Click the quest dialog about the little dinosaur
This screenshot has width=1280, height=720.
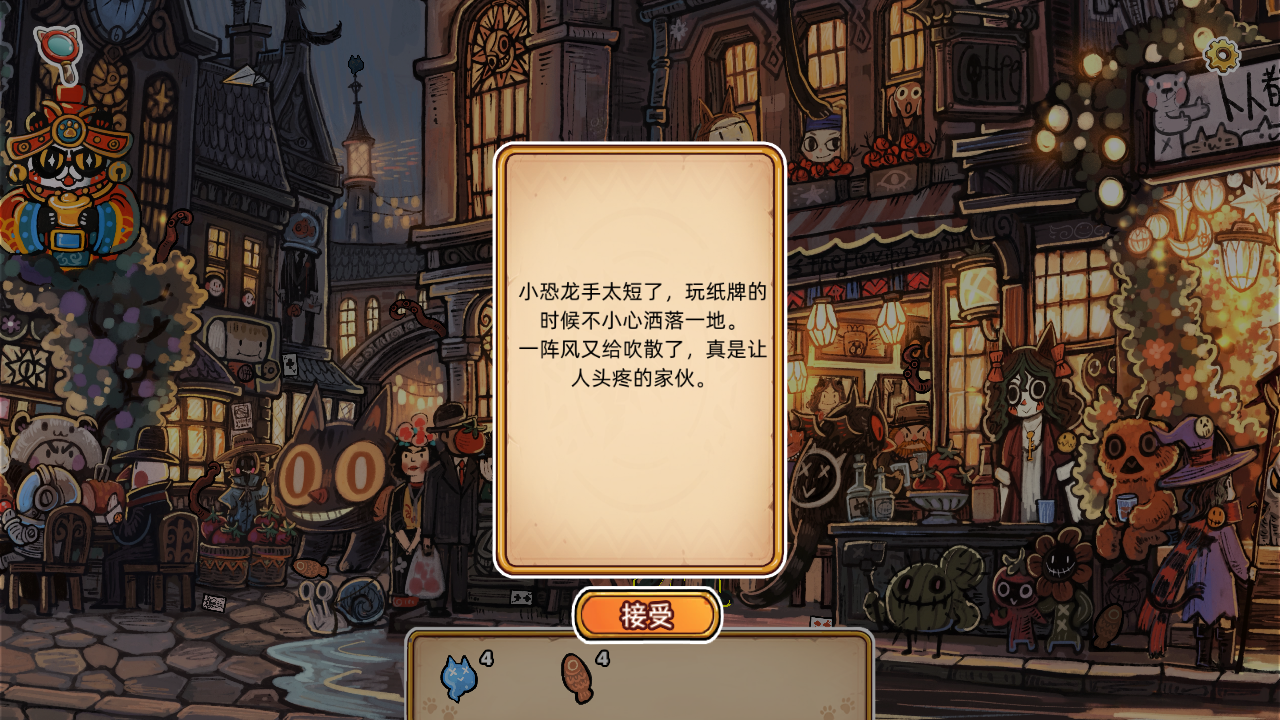tap(640, 355)
